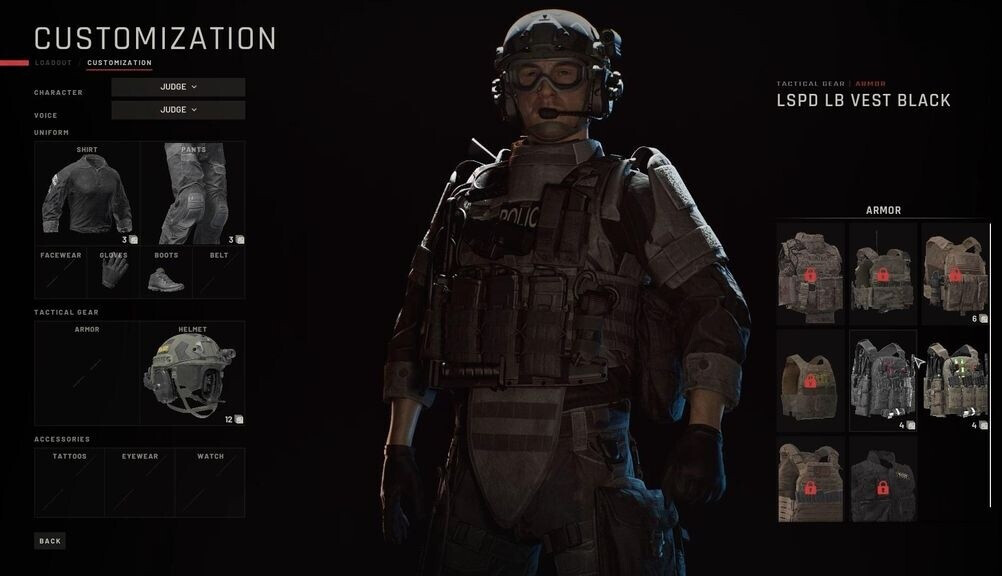The height and width of the screenshot is (576, 1002).
Task: Select the Shirt uniform slot
Action: [87, 194]
